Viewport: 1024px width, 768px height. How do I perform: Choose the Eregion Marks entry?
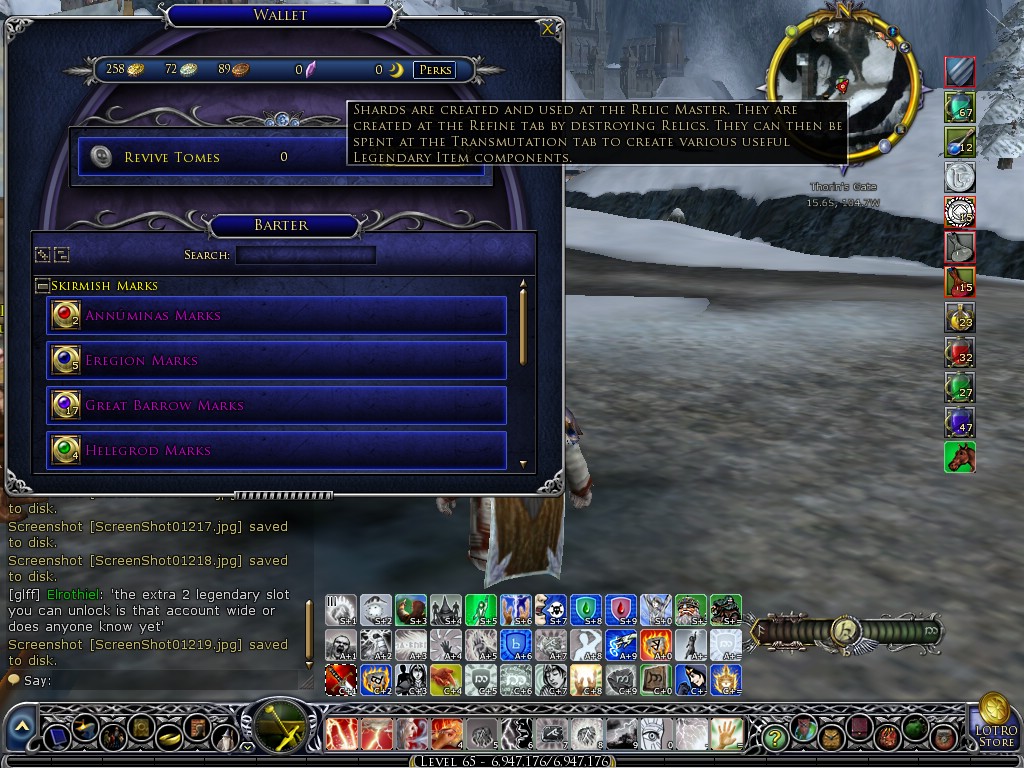coord(276,361)
